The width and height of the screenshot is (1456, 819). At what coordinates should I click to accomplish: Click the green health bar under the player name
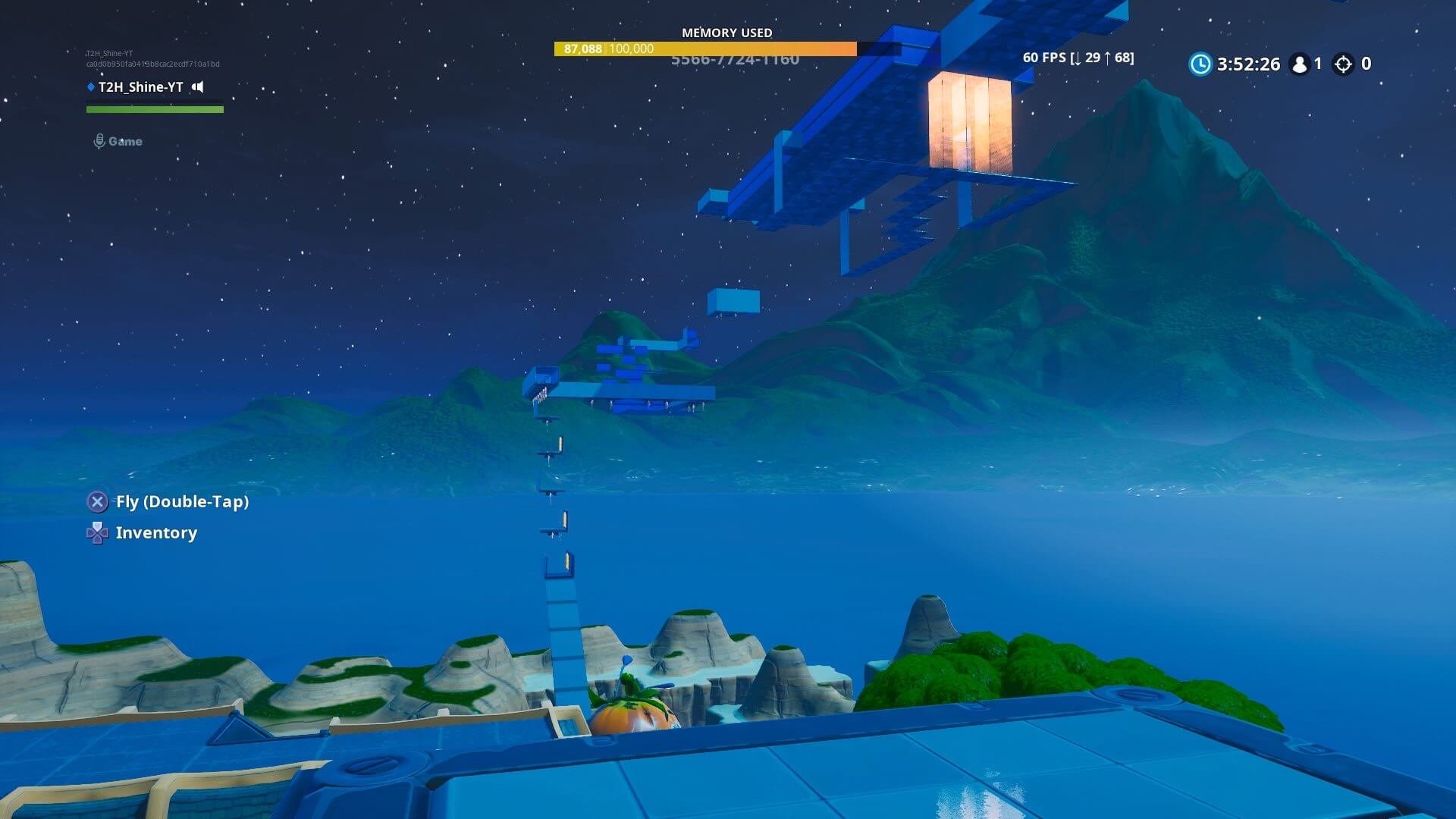[155, 108]
